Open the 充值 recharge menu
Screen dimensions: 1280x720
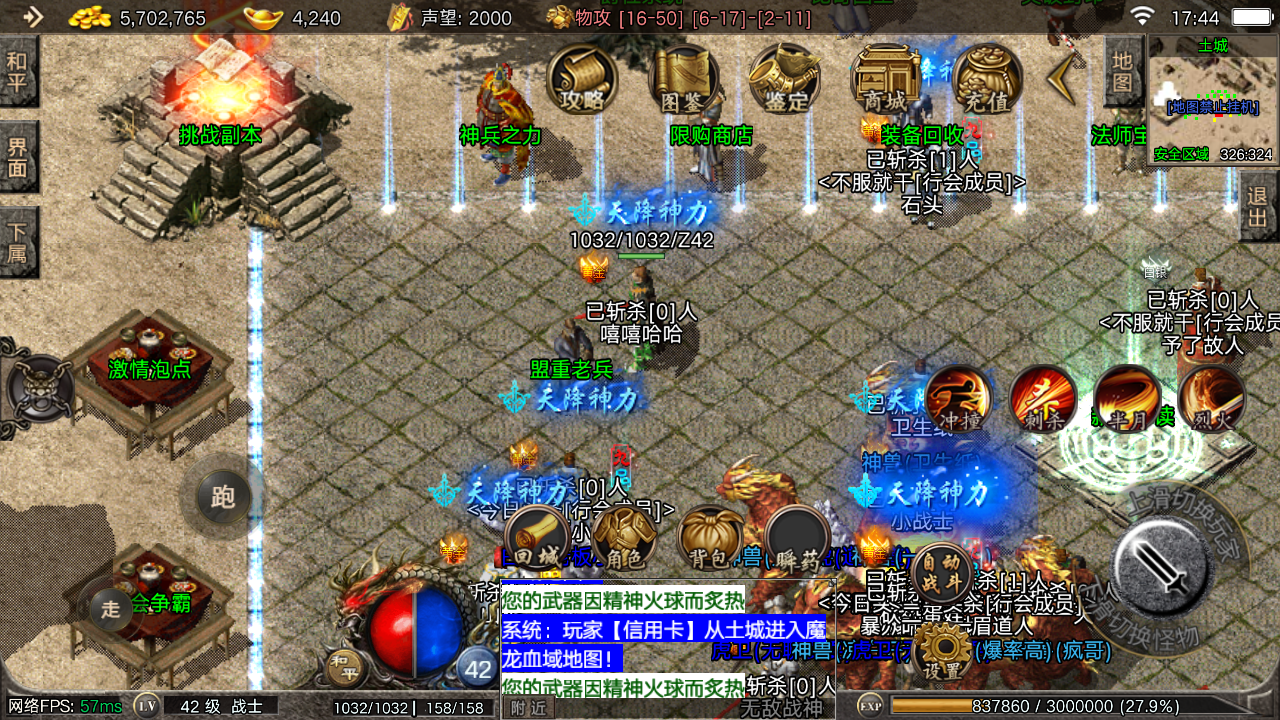point(987,78)
